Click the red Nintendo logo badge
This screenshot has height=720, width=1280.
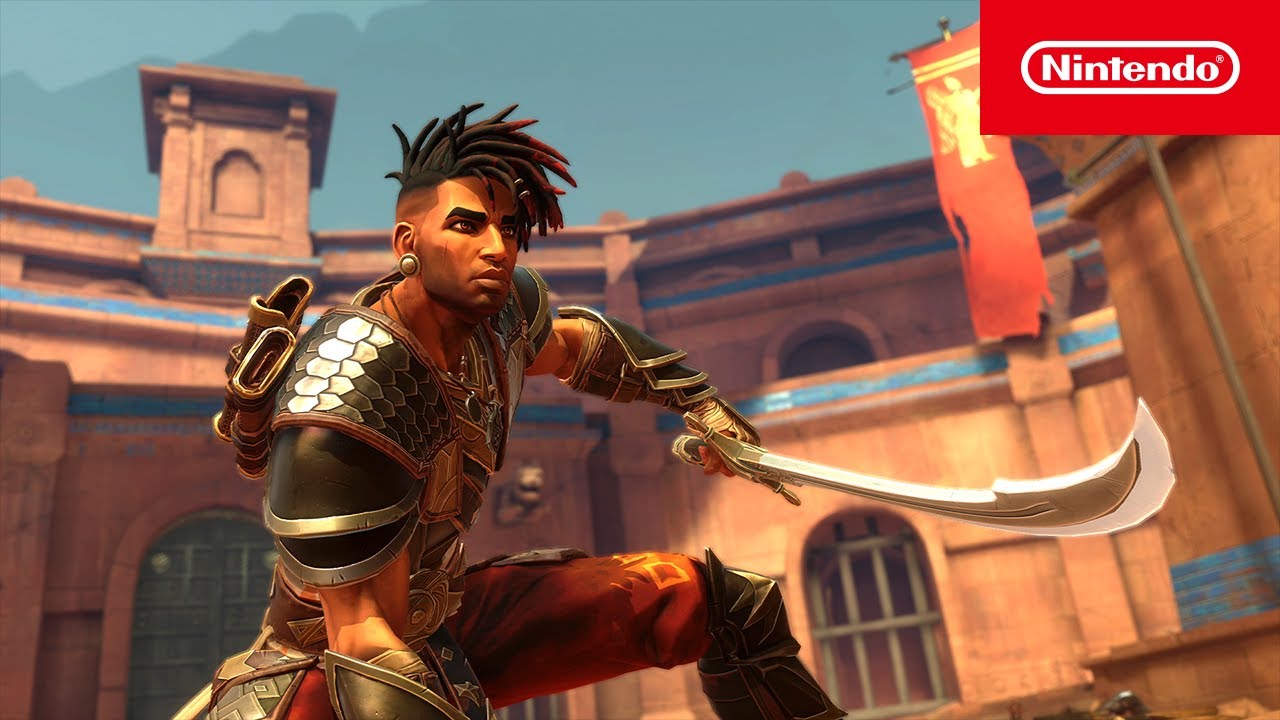[x=1130, y=67]
